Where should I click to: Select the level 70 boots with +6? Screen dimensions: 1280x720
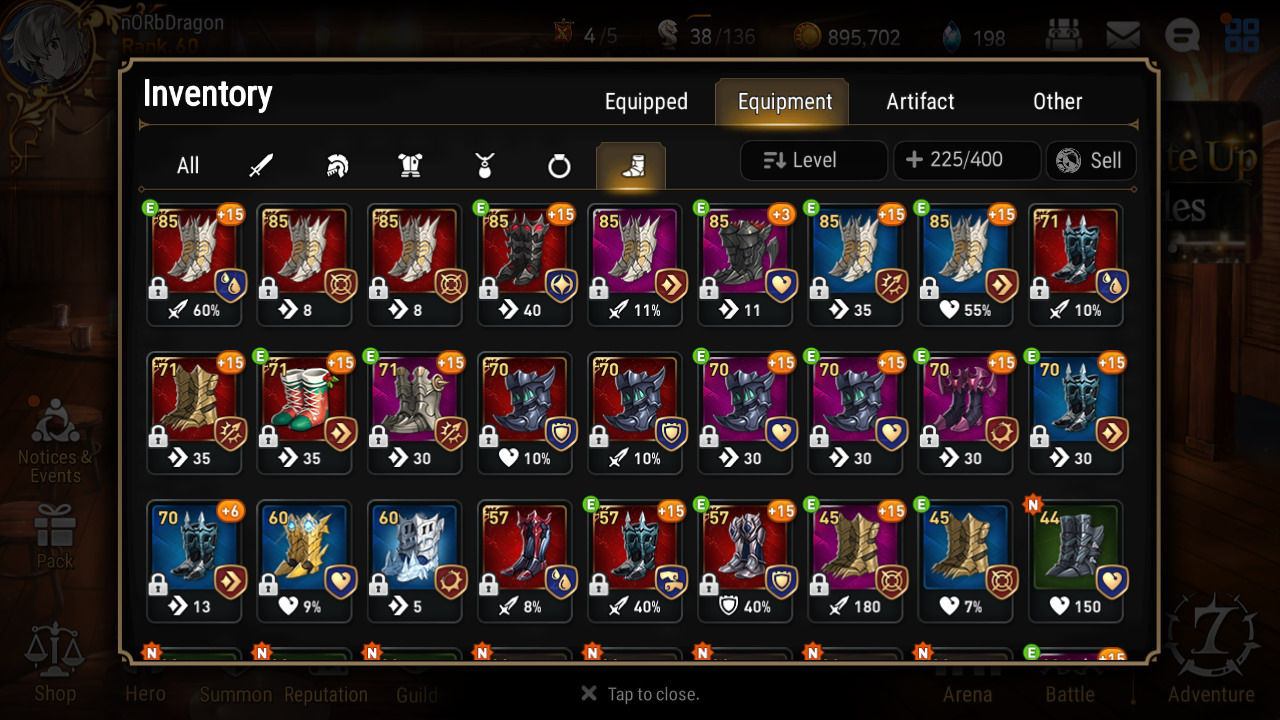pyautogui.click(x=194, y=558)
